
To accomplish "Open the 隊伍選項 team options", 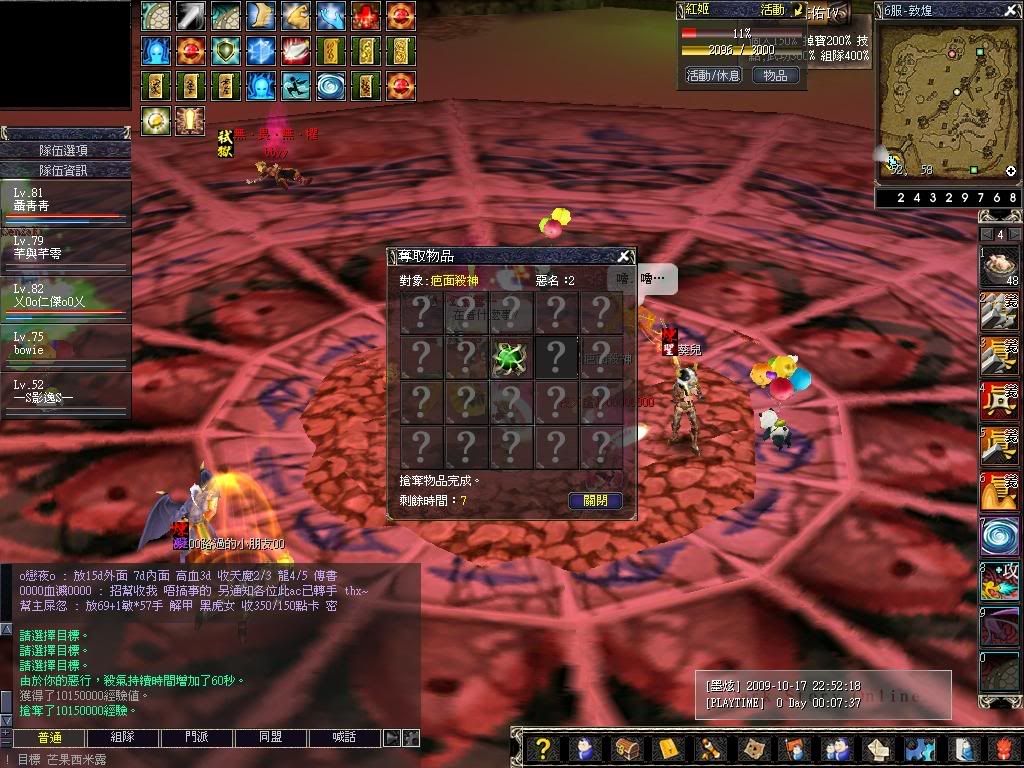I will tap(65, 150).
